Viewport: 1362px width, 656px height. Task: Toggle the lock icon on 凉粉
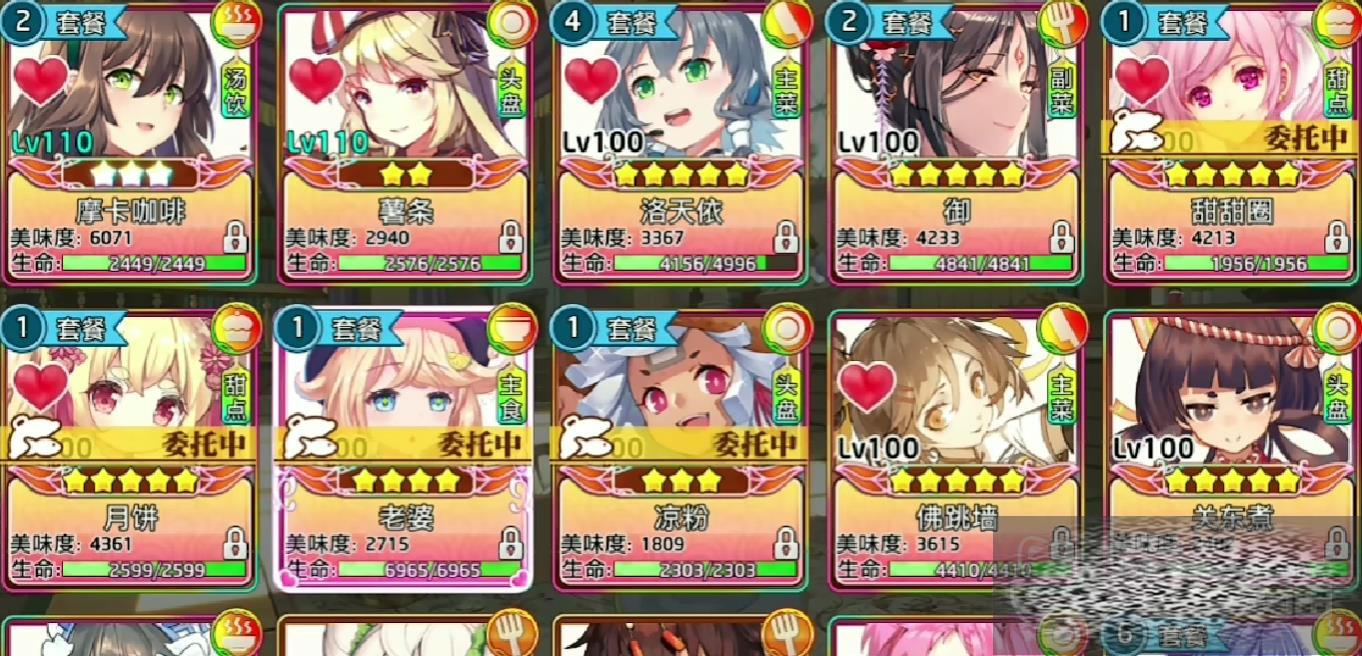click(786, 544)
